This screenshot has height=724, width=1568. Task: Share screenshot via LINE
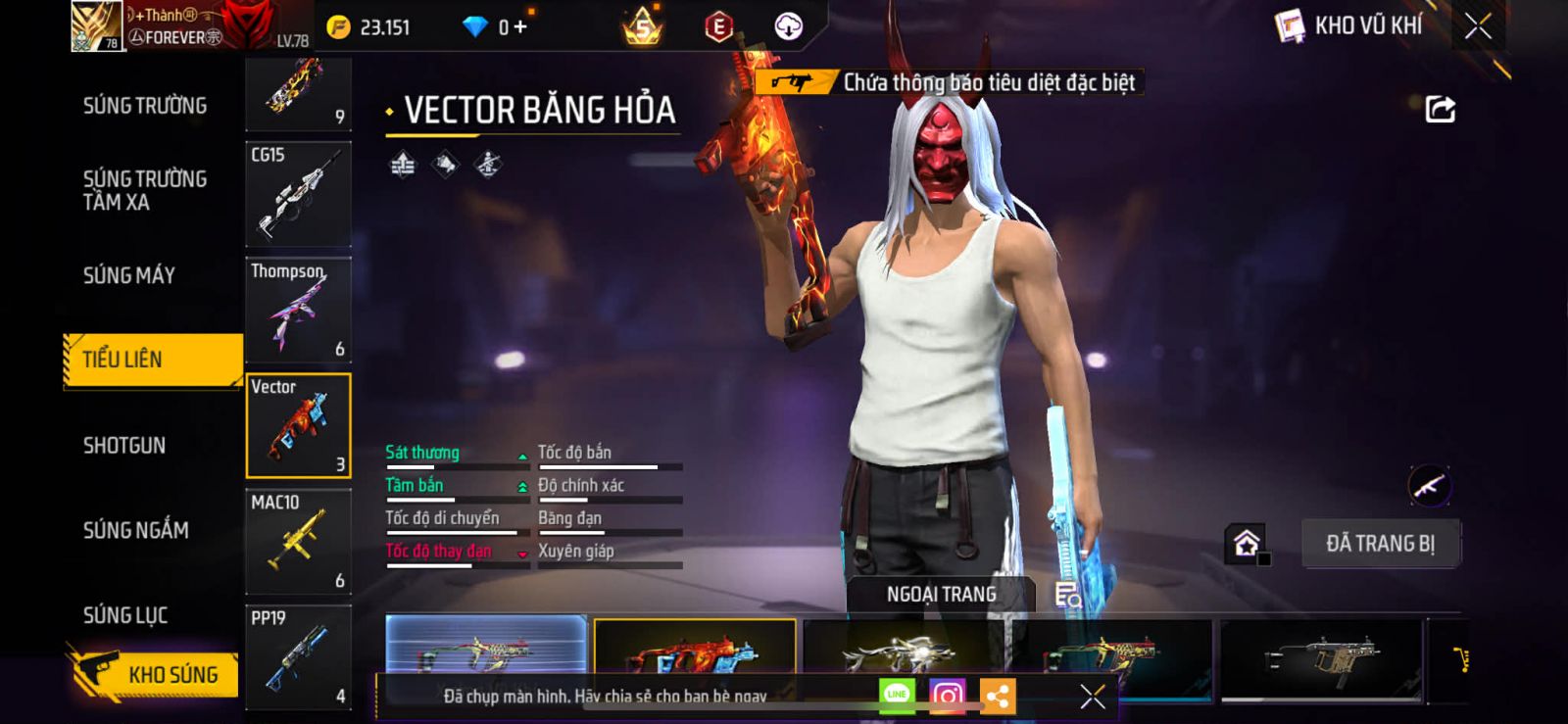pyautogui.click(x=897, y=695)
